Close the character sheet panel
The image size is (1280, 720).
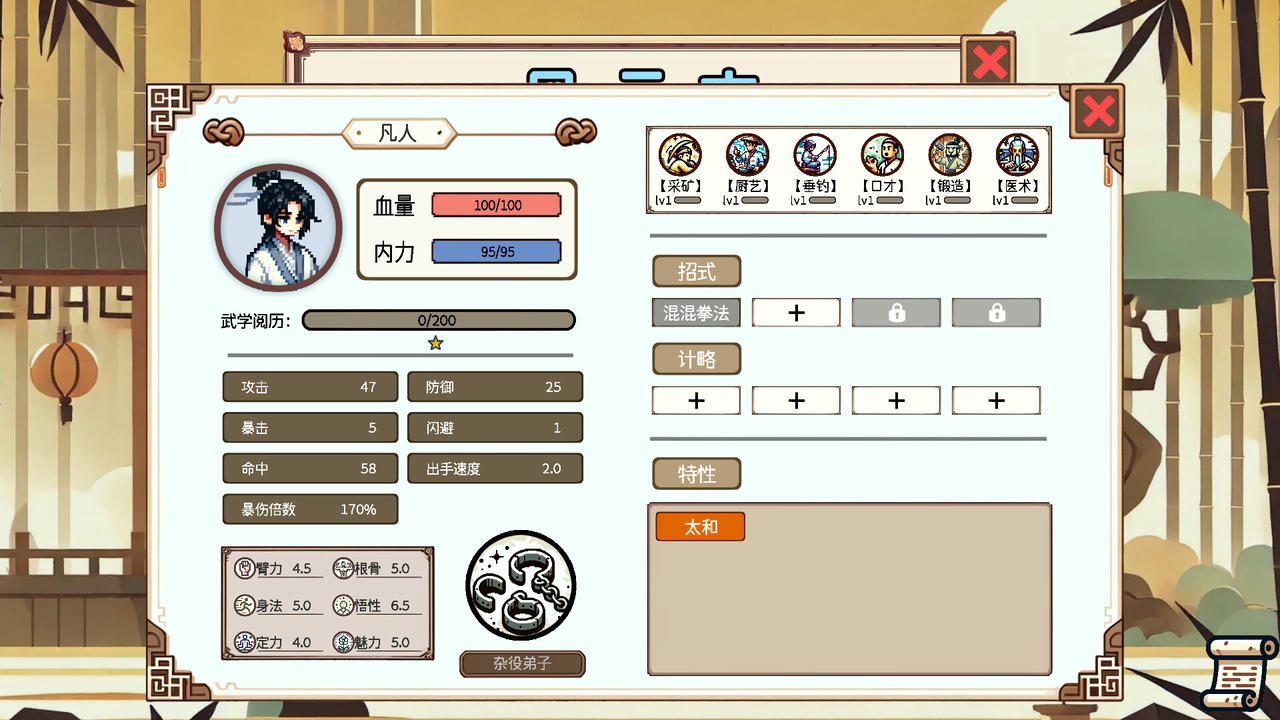(x=1098, y=111)
